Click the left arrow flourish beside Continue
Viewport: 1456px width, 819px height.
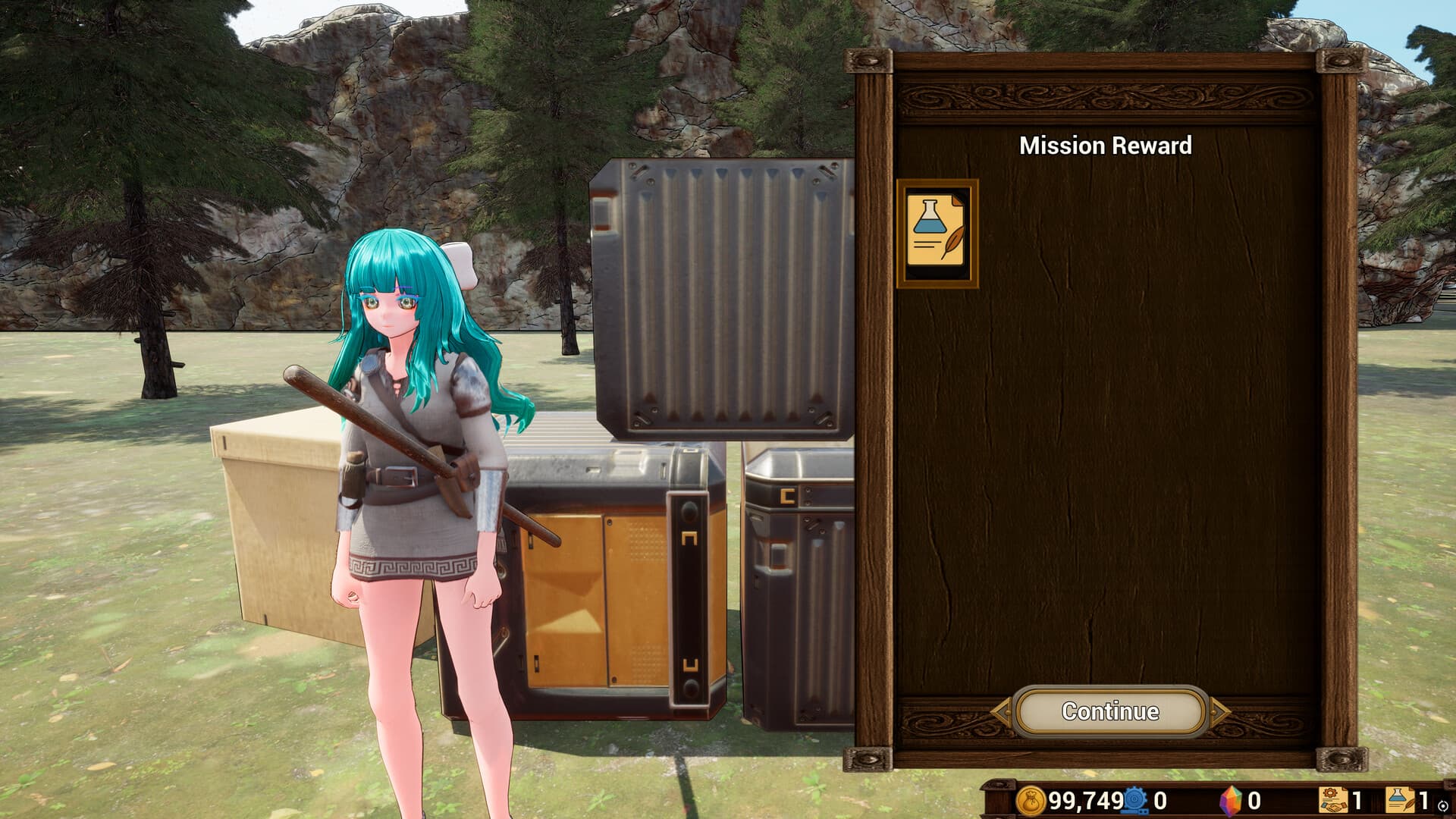[x=1003, y=711]
